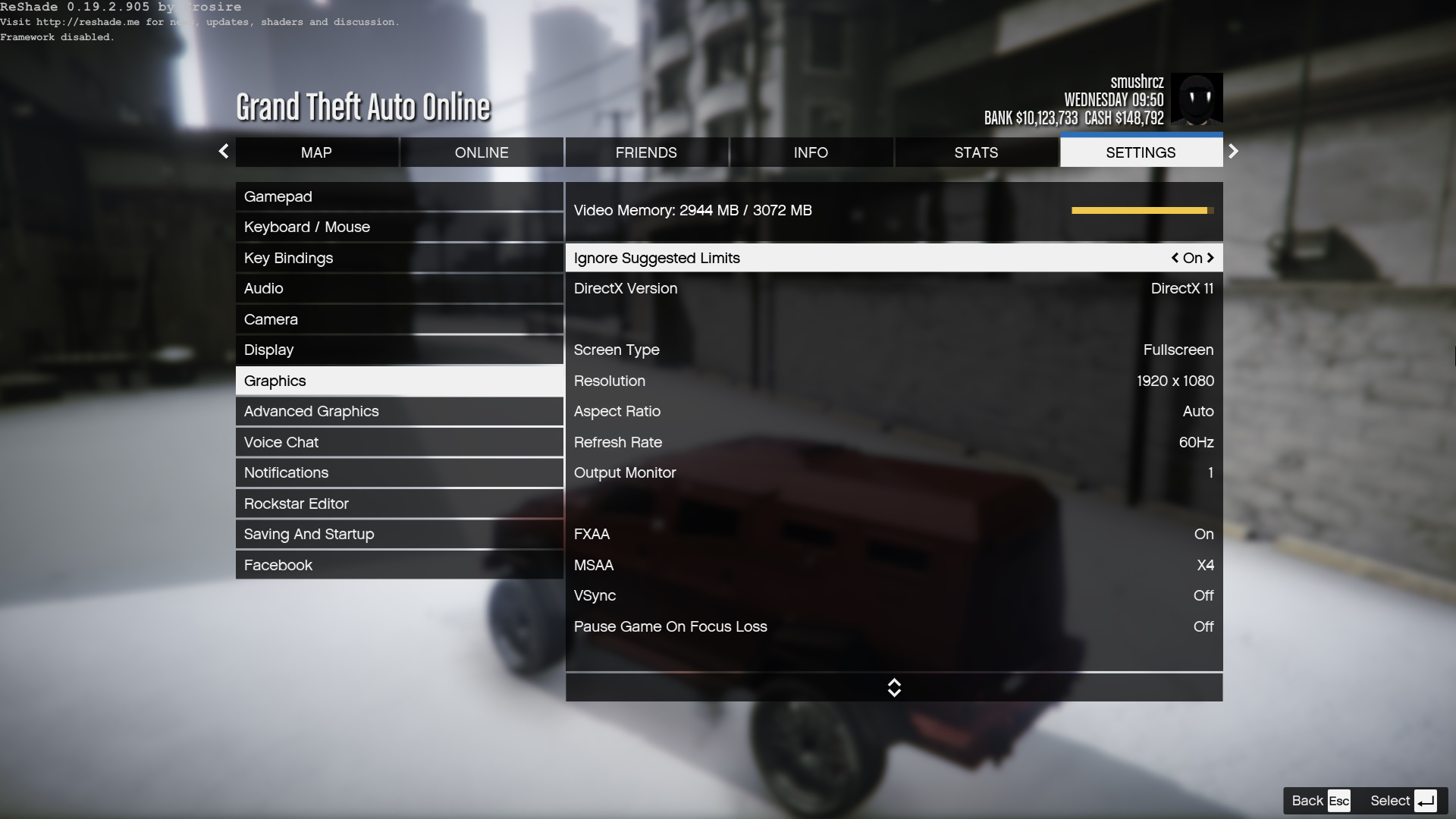1456x819 pixels.
Task: Select the VSync option row
Action: (x=893, y=595)
